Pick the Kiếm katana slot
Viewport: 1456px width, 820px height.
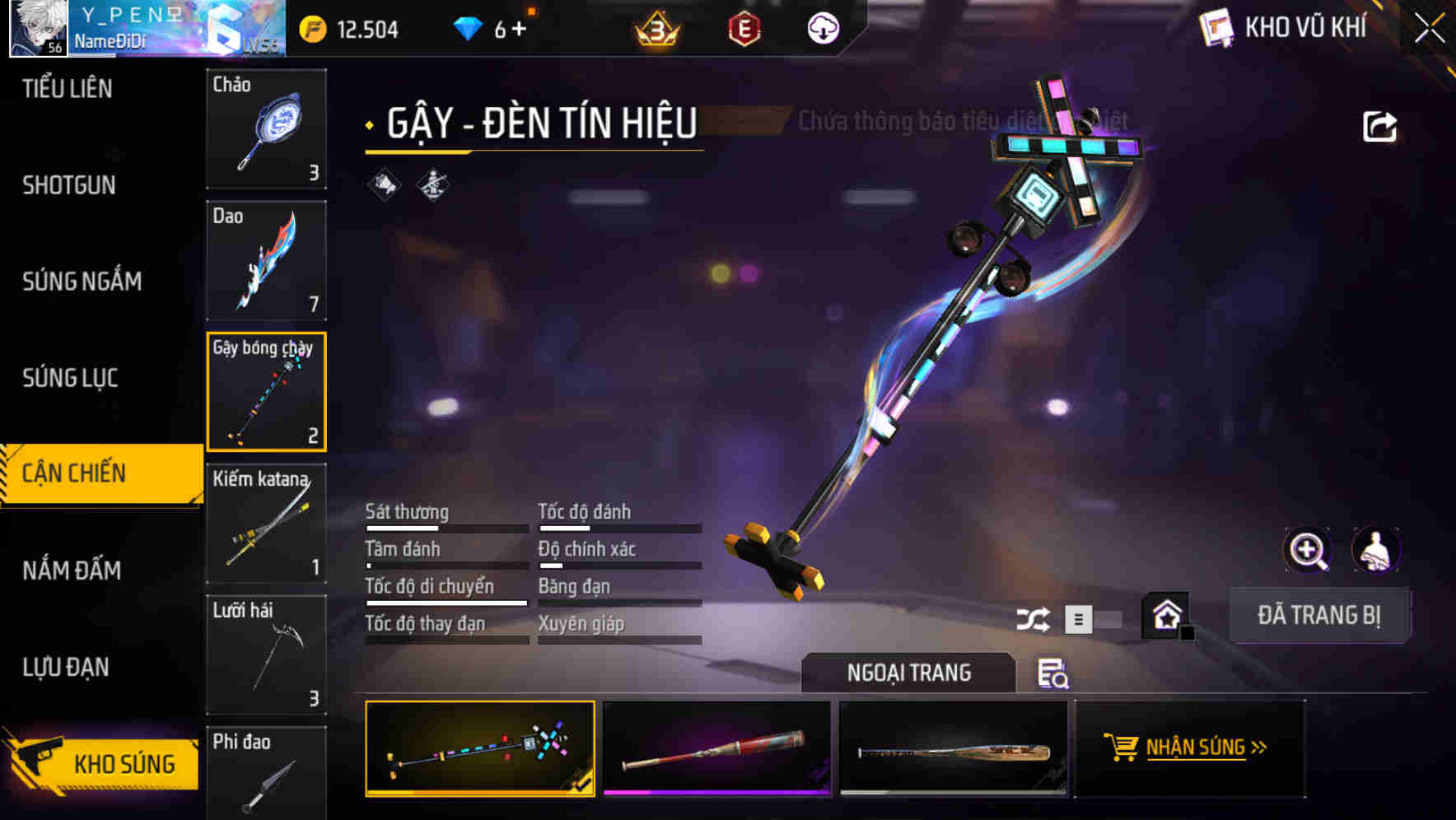(266, 524)
